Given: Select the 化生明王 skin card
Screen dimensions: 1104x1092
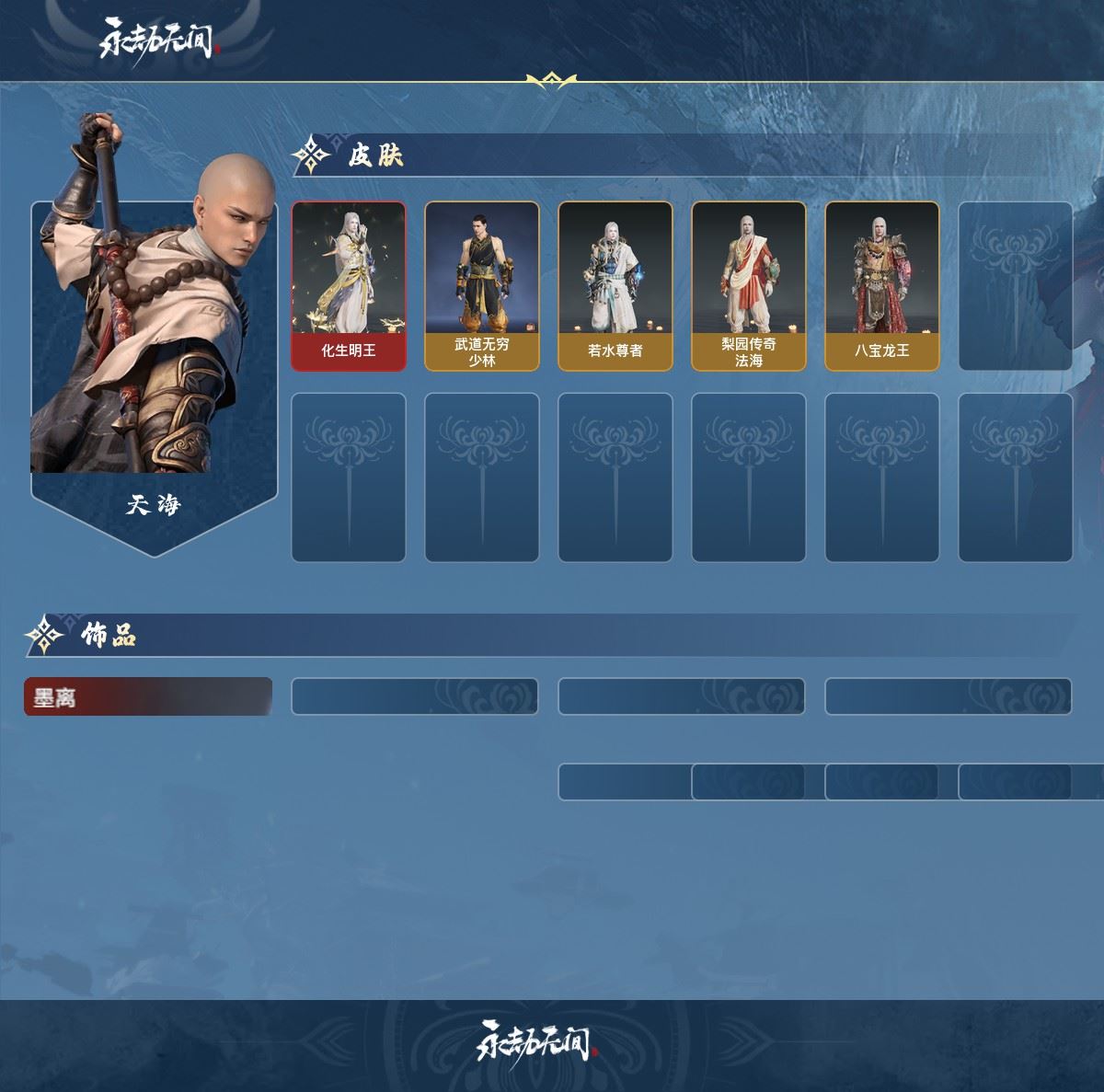Looking at the screenshot, I should pos(349,286).
